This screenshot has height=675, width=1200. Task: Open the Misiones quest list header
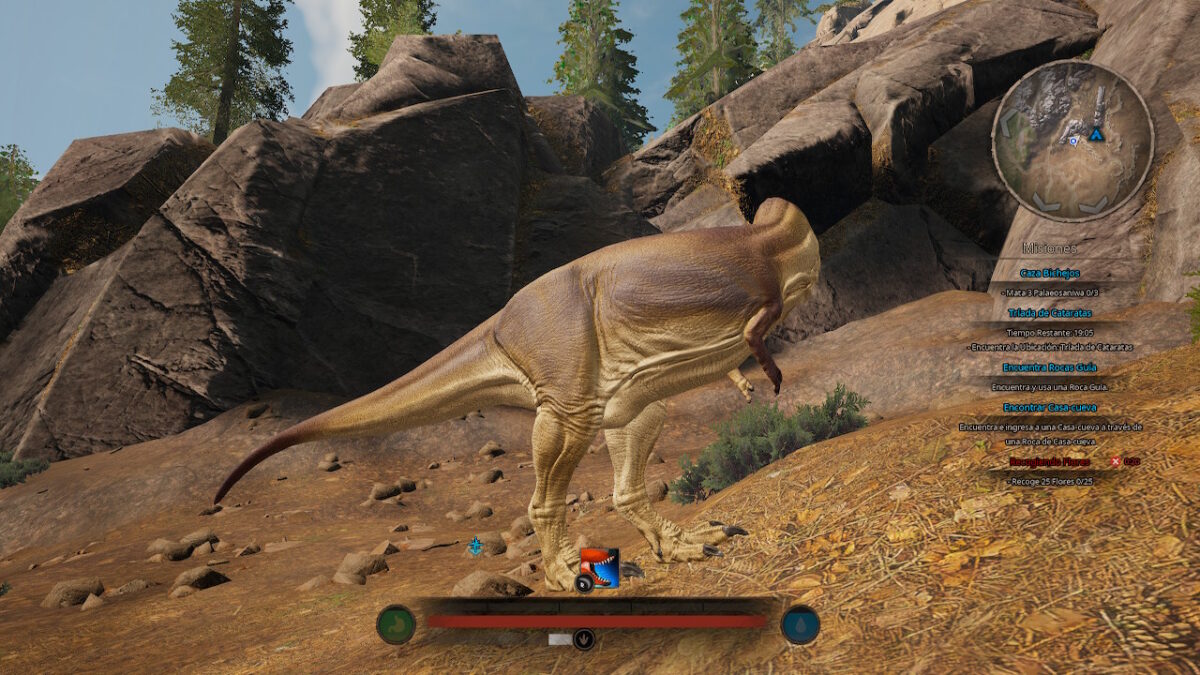(1049, 248)
